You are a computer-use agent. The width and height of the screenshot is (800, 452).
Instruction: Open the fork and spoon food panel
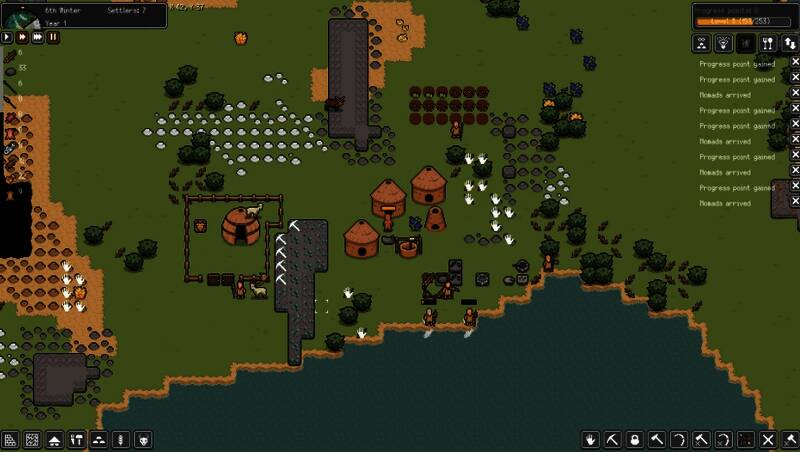click(x=767, y=43)
